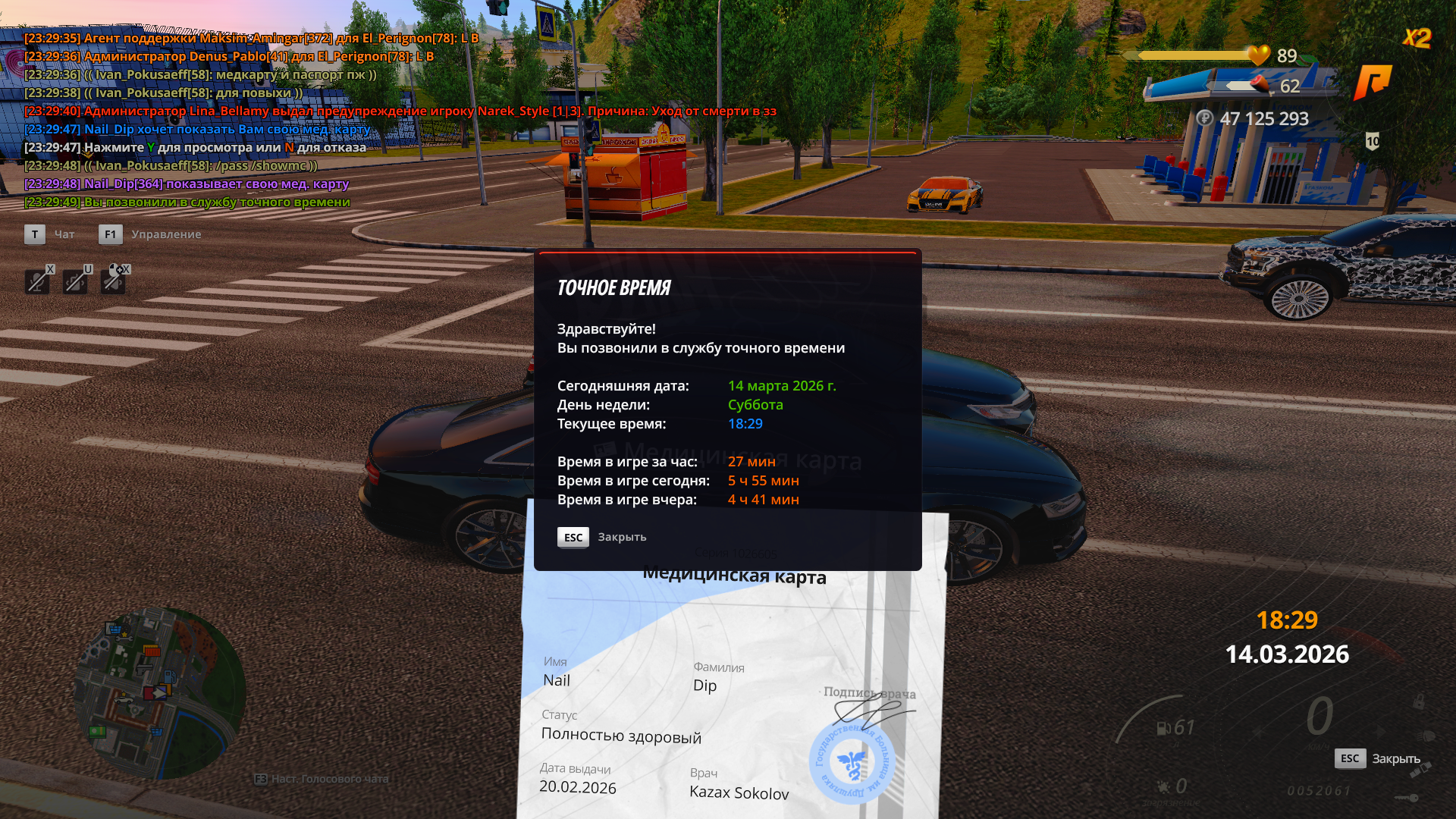Toggle the muted megaphone icon

(113, 281)
